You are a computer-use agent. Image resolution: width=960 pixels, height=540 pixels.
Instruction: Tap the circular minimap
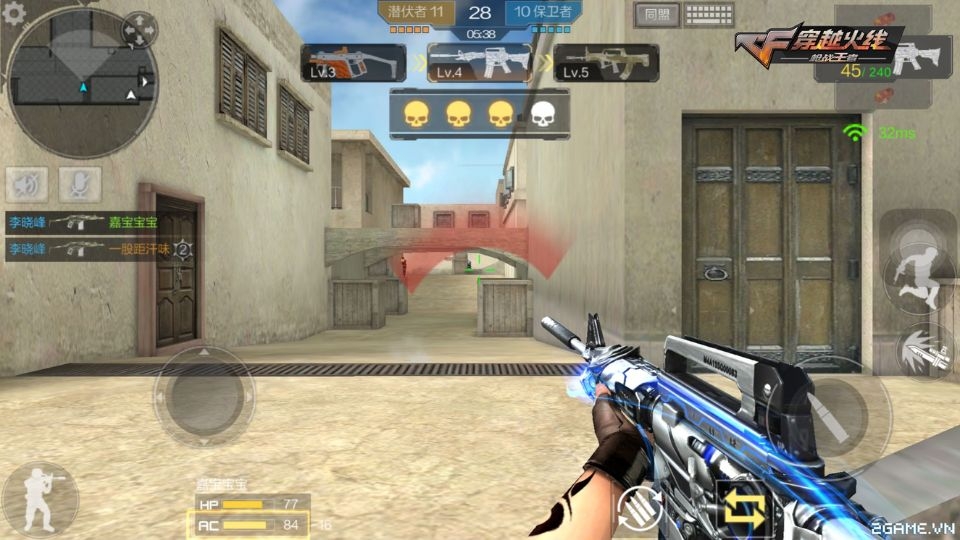[x=81, y=81]
